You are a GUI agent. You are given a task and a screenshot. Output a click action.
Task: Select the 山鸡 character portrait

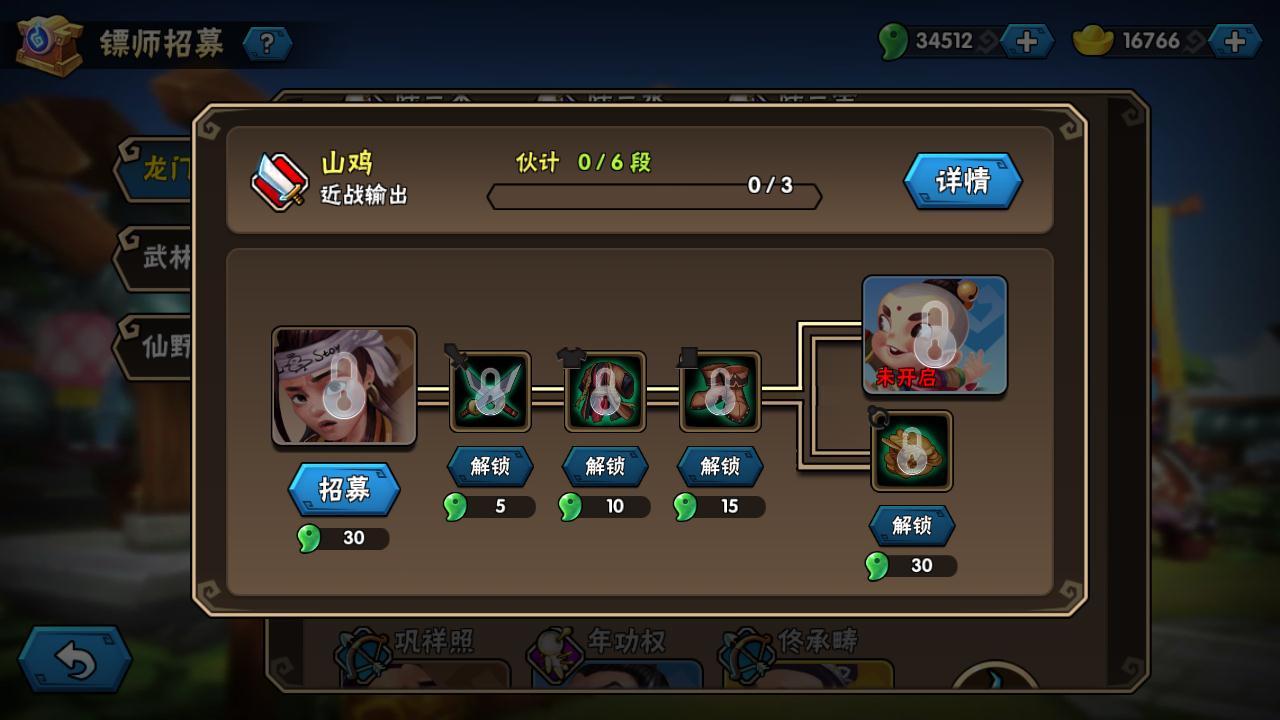[x=344, y=386]
